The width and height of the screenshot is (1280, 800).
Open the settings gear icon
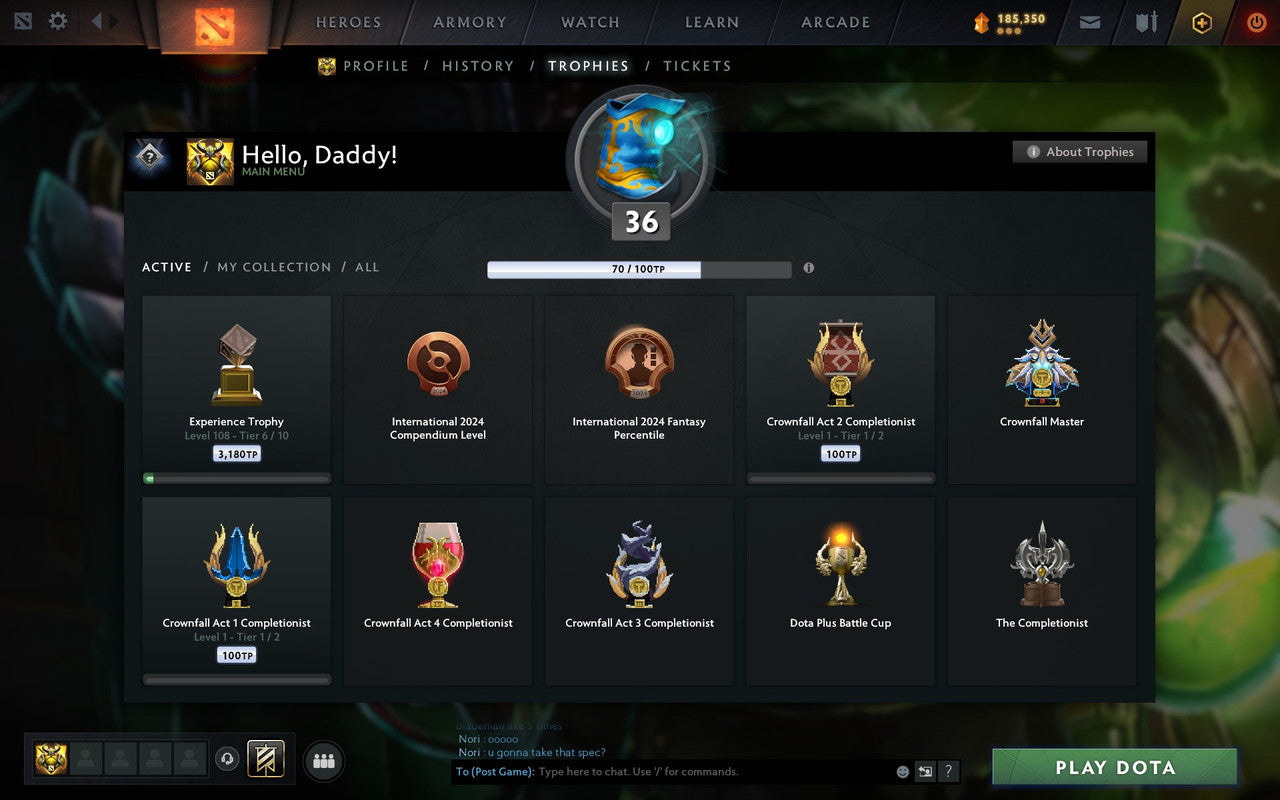coord(57,20)
